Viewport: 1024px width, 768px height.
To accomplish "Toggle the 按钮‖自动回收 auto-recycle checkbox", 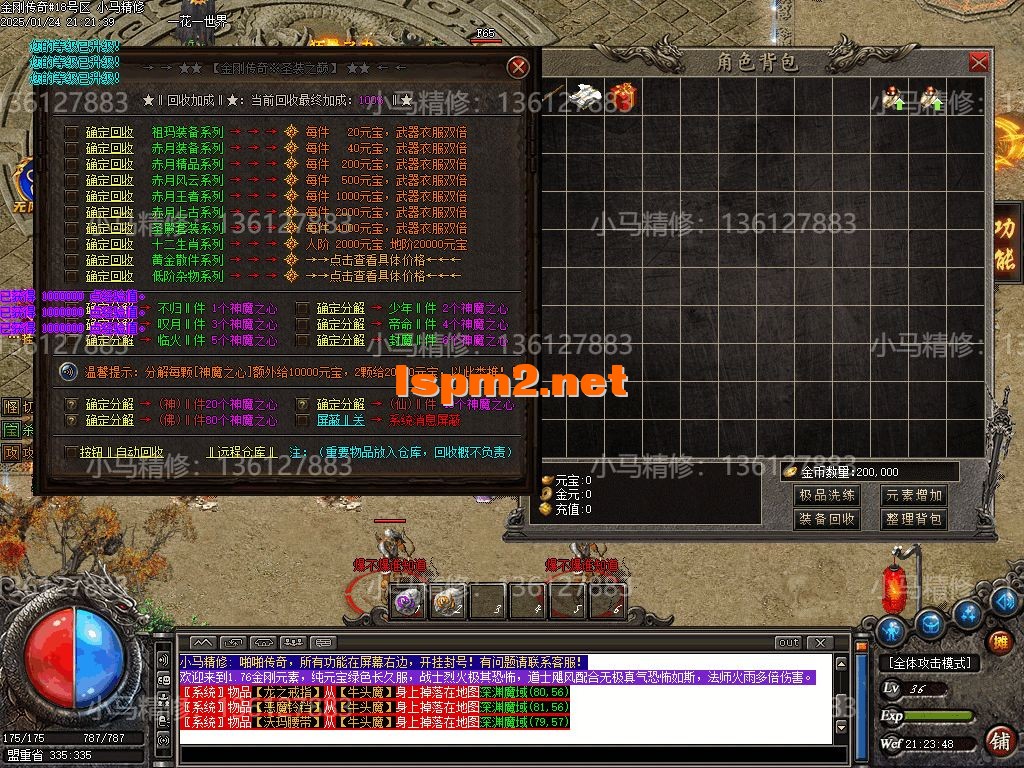I will click(x=71, y=452).
